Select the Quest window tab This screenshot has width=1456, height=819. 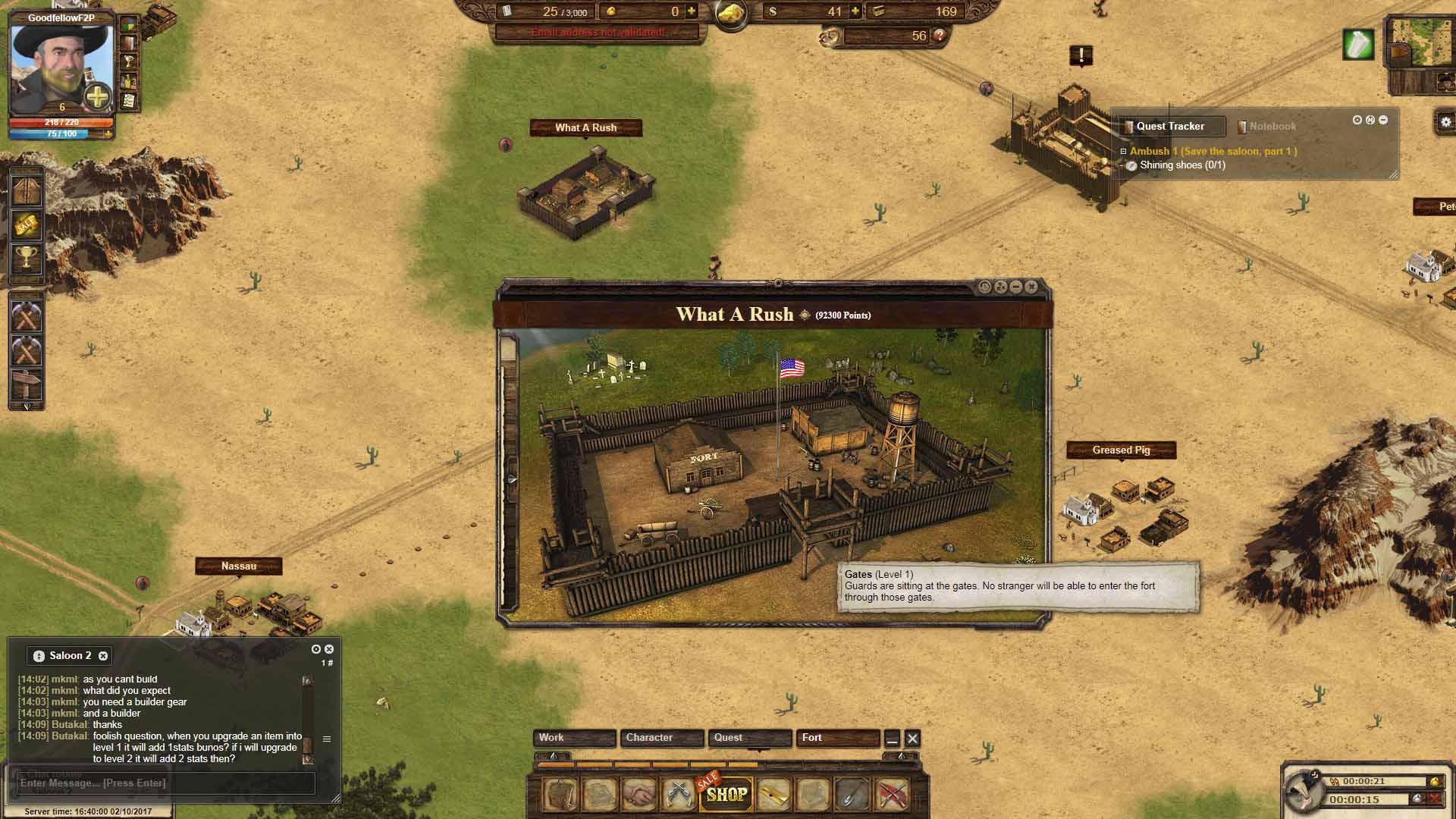(749, 738)
